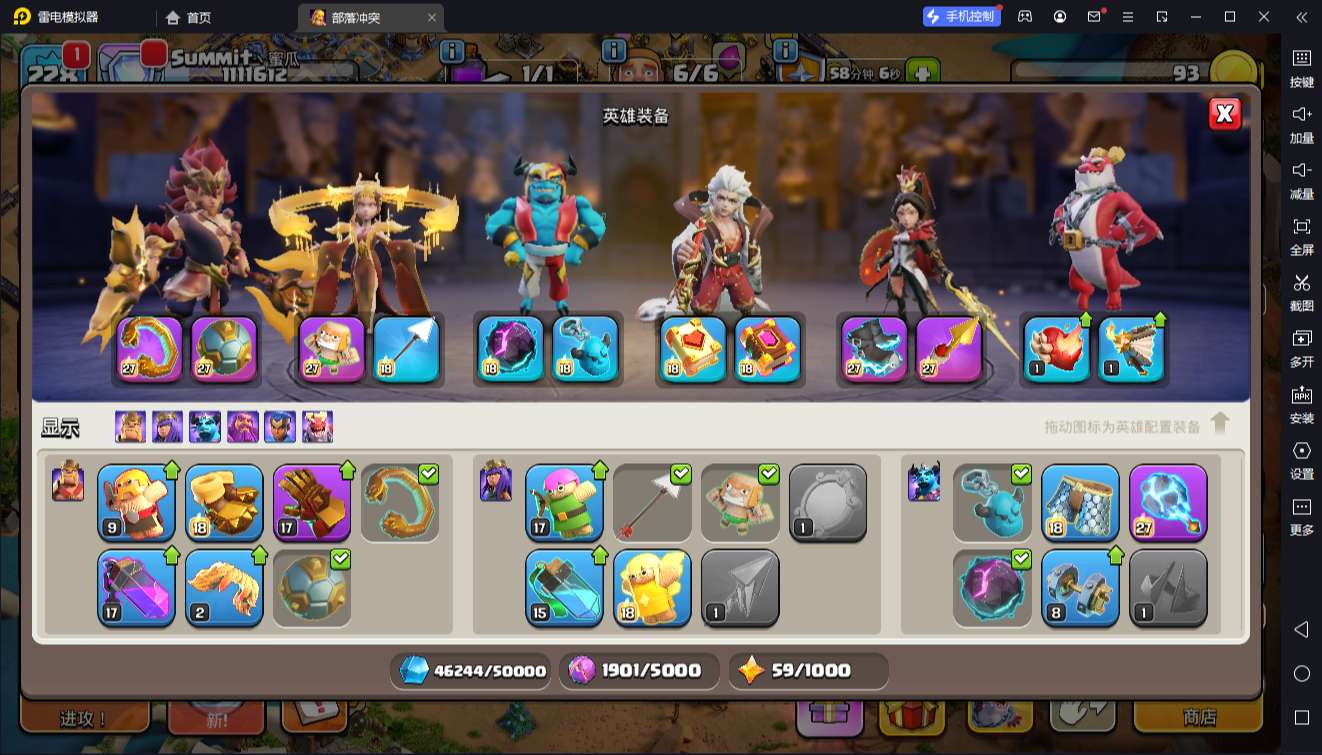Choose the Noble Iron dumbbell equipment
The width and height of the screenshot is (1322, 755).
point(1080,588)
